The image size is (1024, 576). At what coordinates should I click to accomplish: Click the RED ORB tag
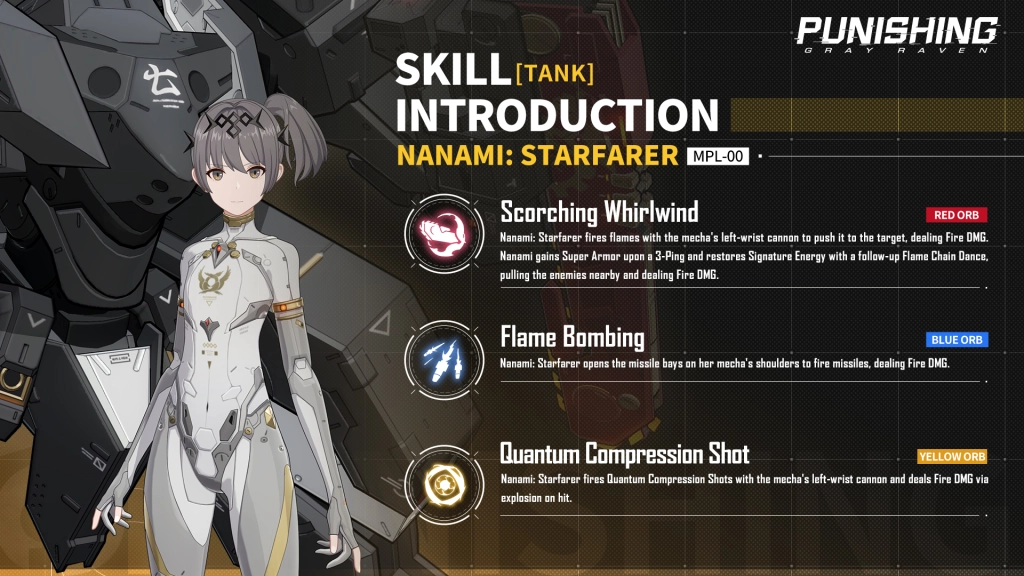(x=956, y=215)
